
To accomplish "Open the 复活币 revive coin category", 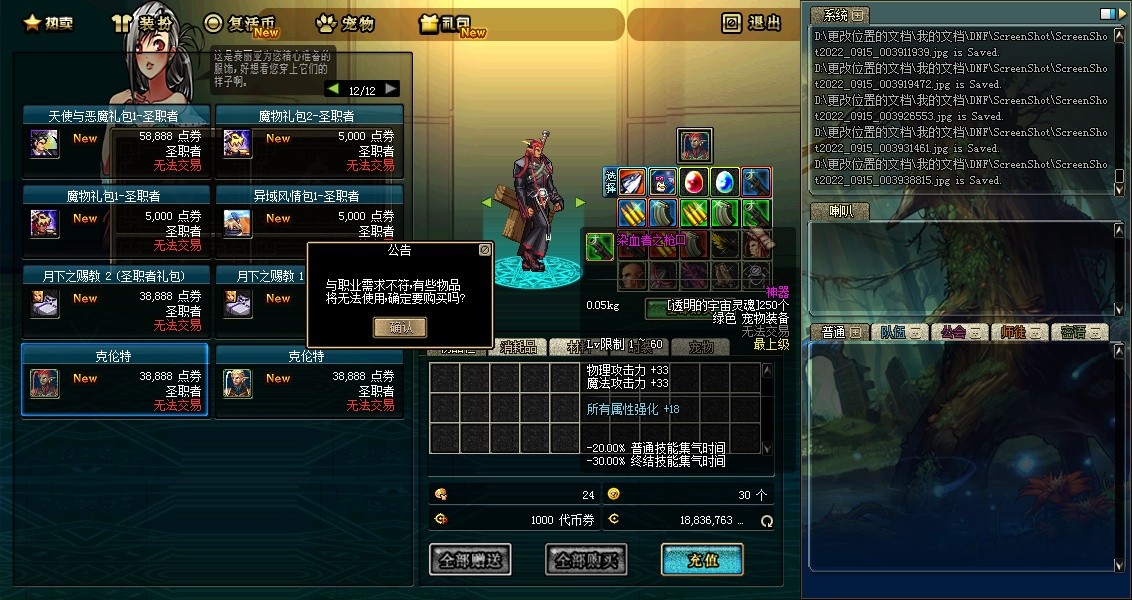I will (243, 23).
